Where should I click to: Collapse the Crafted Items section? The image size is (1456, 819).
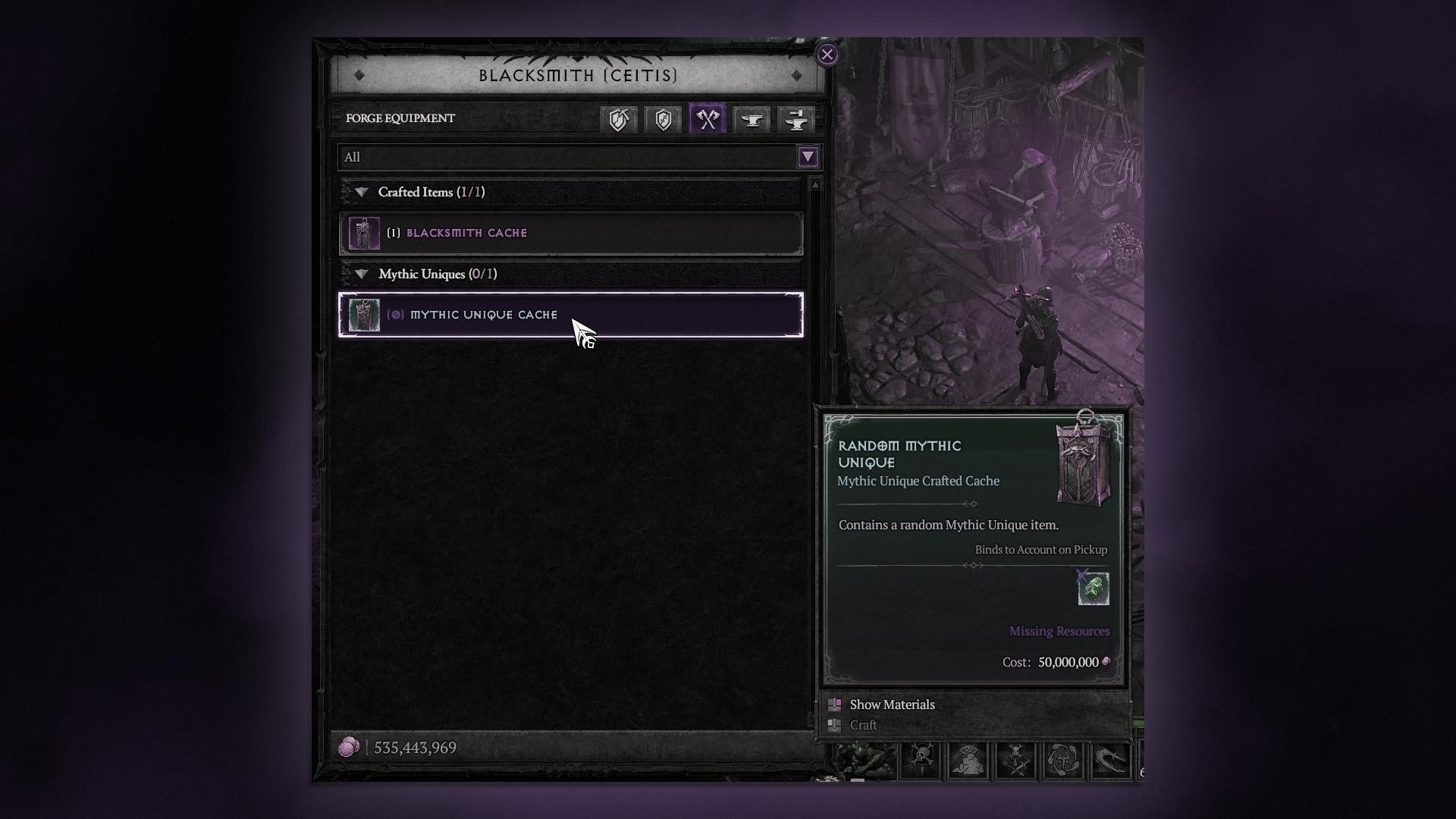(x=362, y=193)
